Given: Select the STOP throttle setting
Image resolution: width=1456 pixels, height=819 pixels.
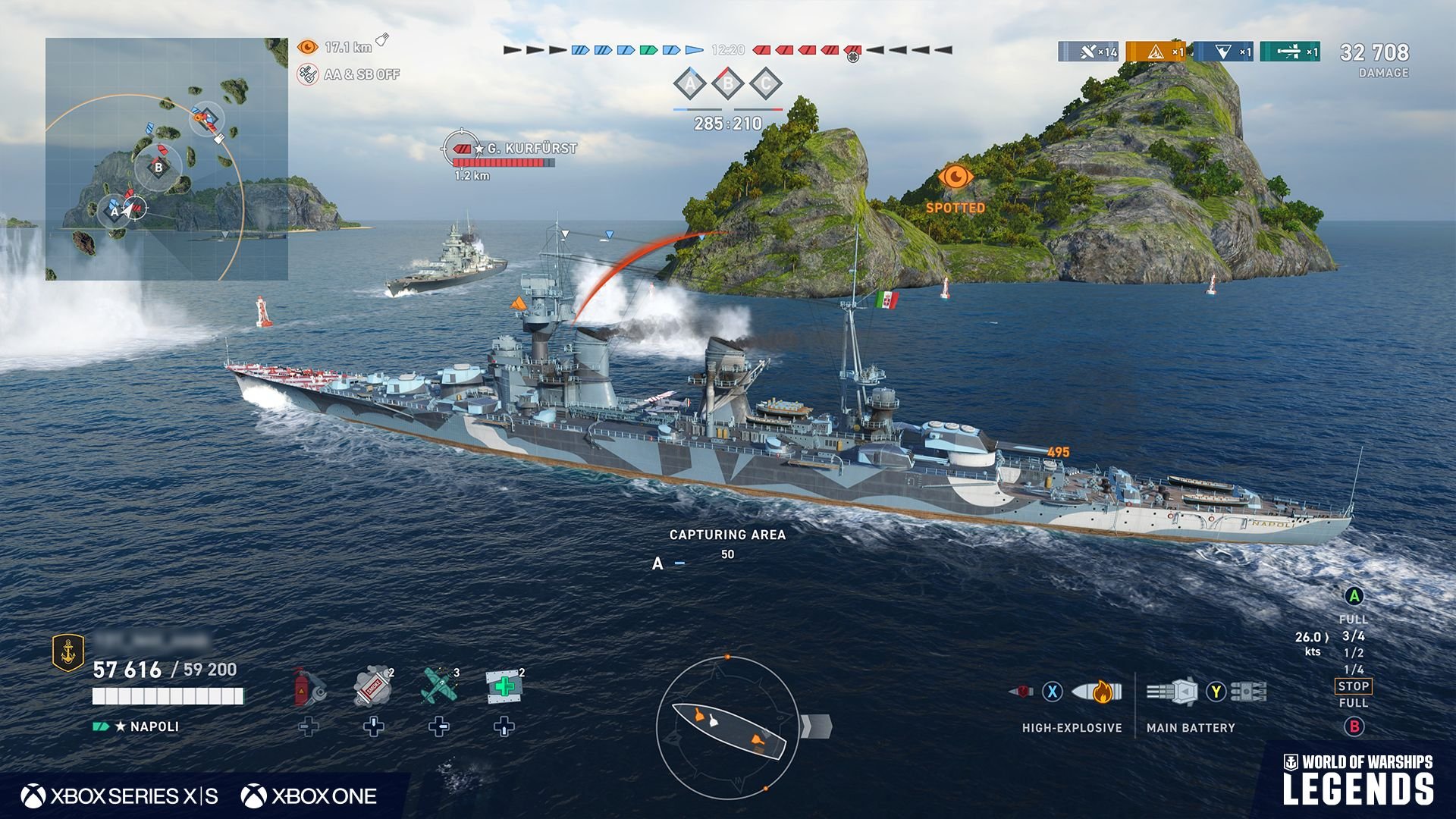Looking at the screenshot, I should click(x=1353, y=686).
